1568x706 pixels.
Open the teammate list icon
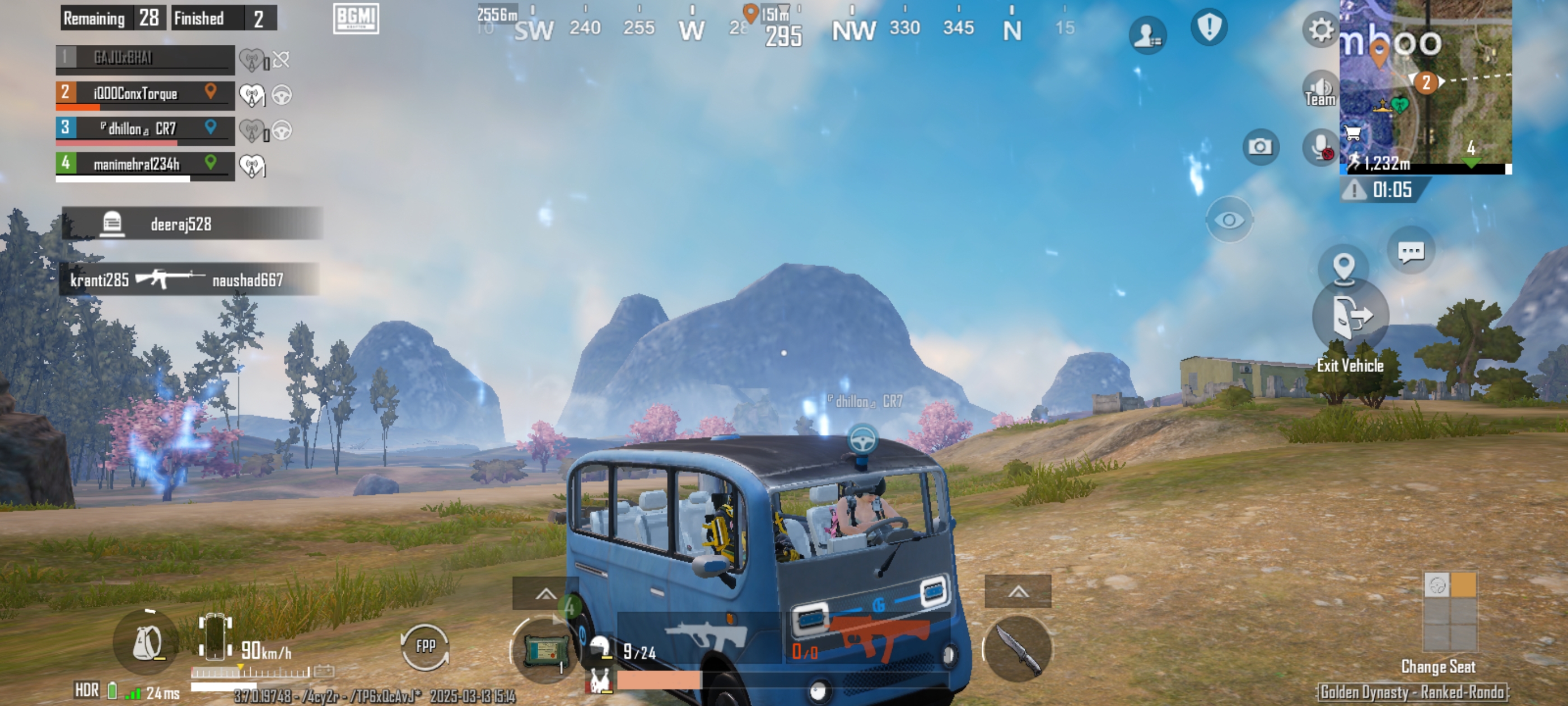coord(1147,34)
